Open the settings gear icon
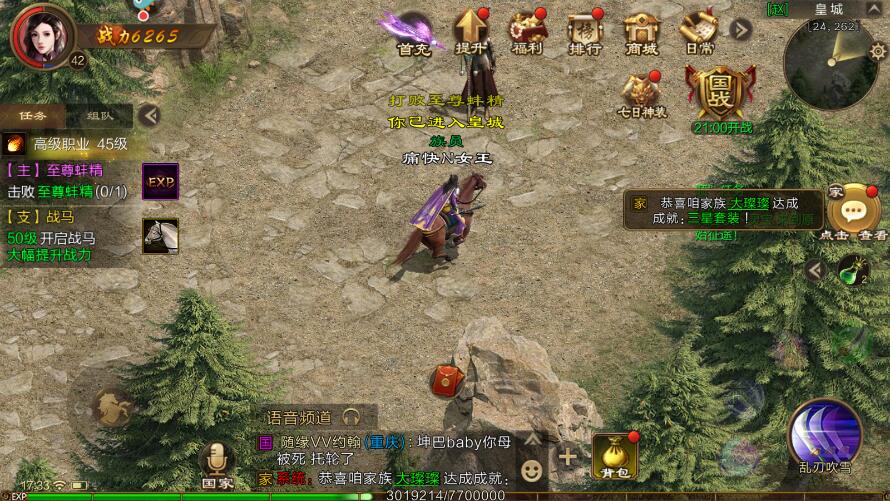The height and width of the screenshot is (501, 890). click(877, 49)
